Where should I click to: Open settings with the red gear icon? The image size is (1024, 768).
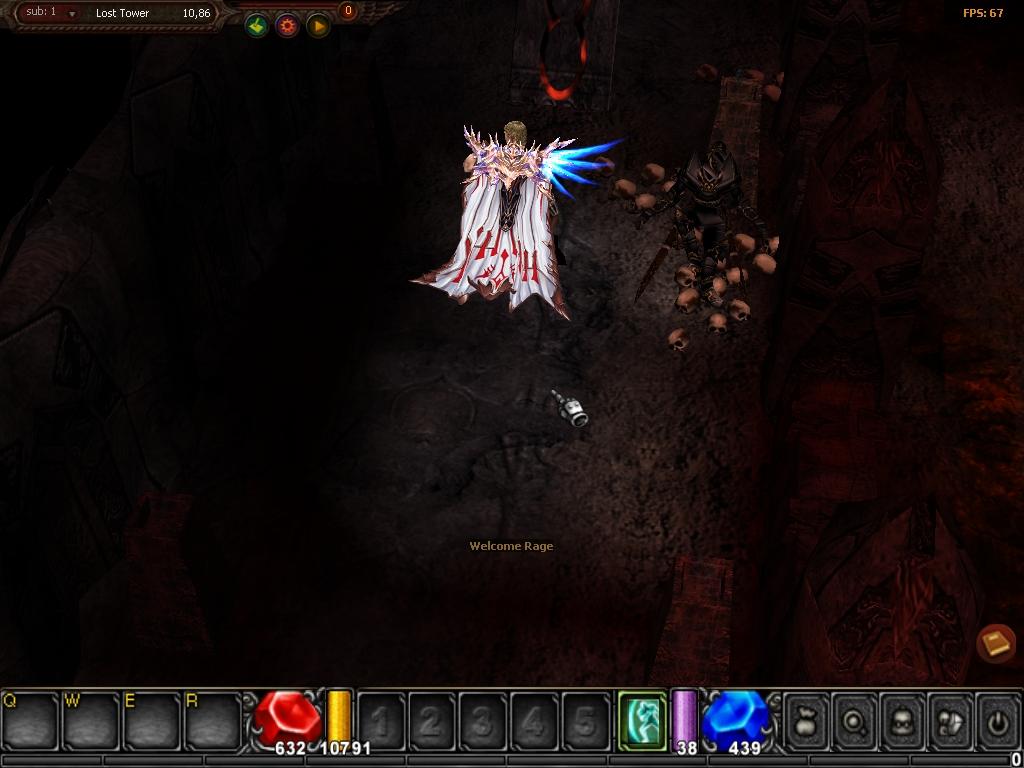click(x=288, y=26)
